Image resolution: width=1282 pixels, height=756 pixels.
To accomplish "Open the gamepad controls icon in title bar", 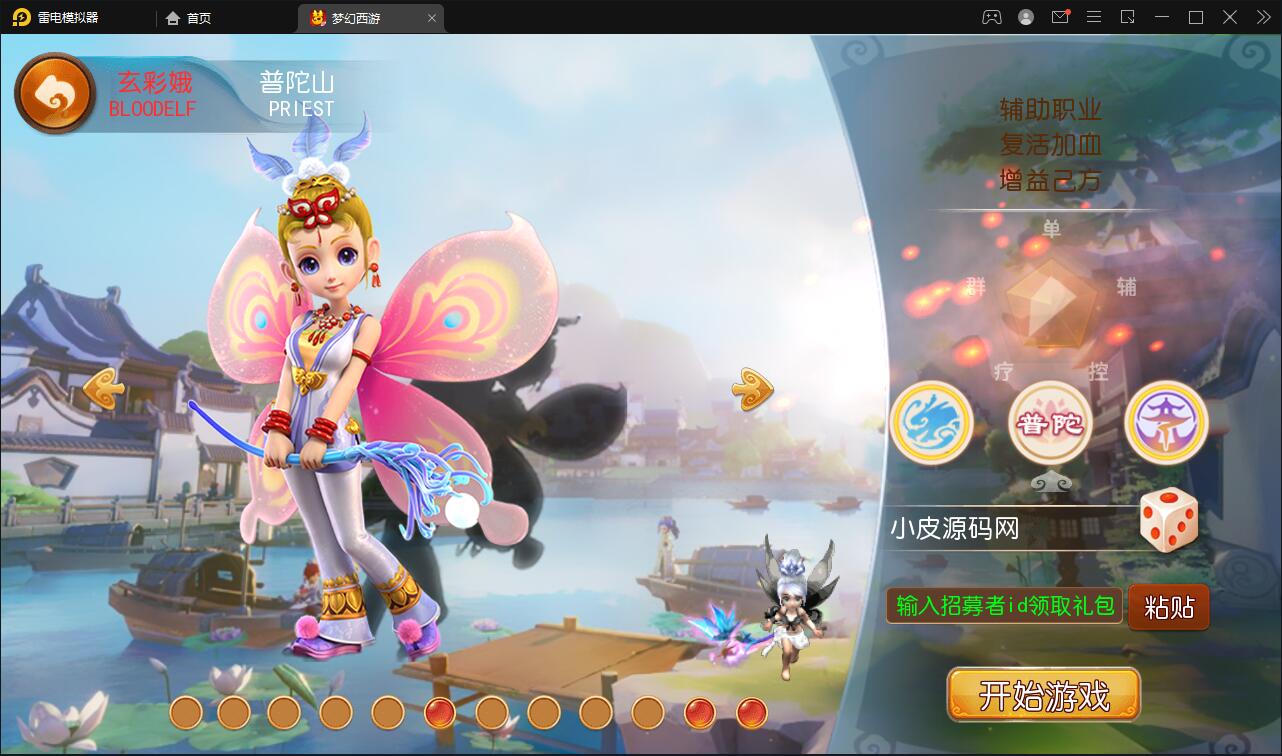I will point(991,17).
